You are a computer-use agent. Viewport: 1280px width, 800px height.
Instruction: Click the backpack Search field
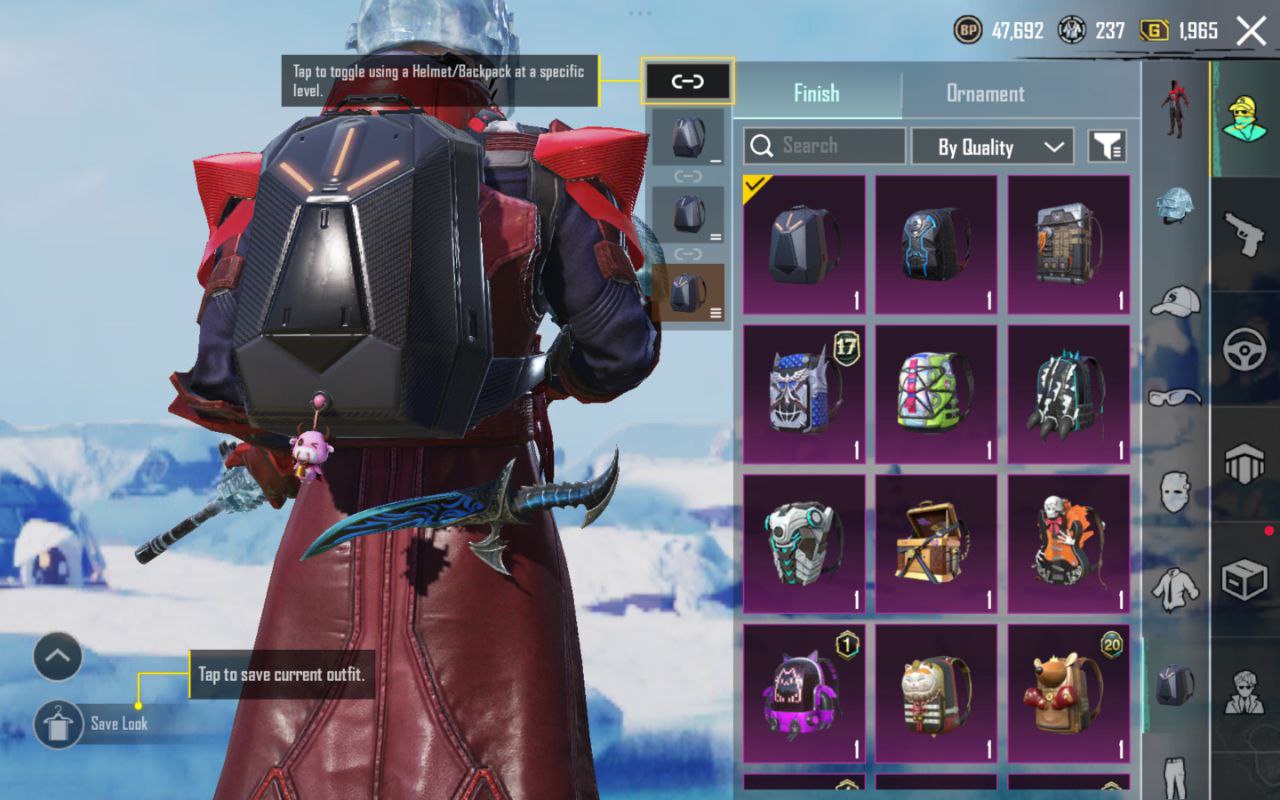[824, 146]
